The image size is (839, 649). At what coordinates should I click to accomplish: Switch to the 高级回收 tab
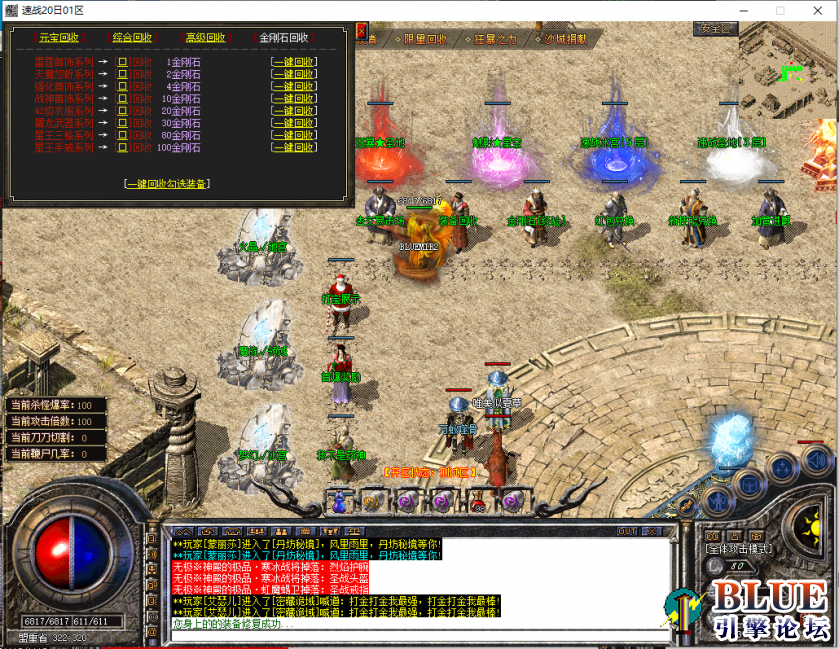tap(205, 38)
